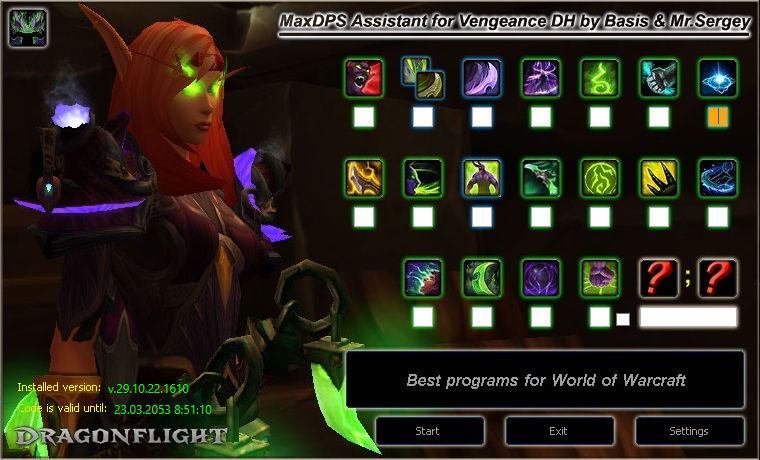Click the first red question mark slot
This screenshot has height=460, width=760.
(x=658, y=277)
